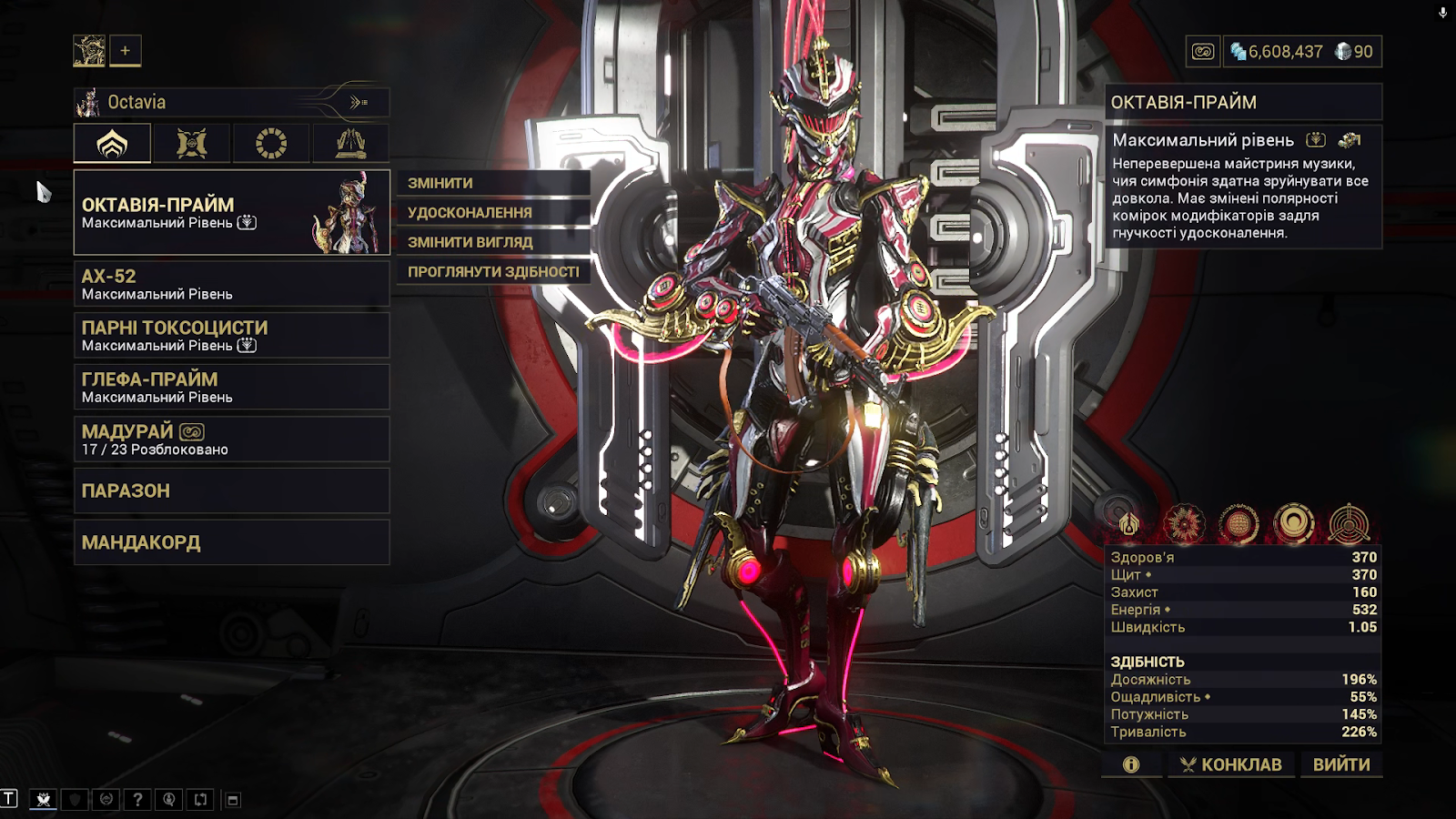This screenshot has height=819, width=1456.
Task: Select the Мандакорд entry
Action: [x=231, y=542]
